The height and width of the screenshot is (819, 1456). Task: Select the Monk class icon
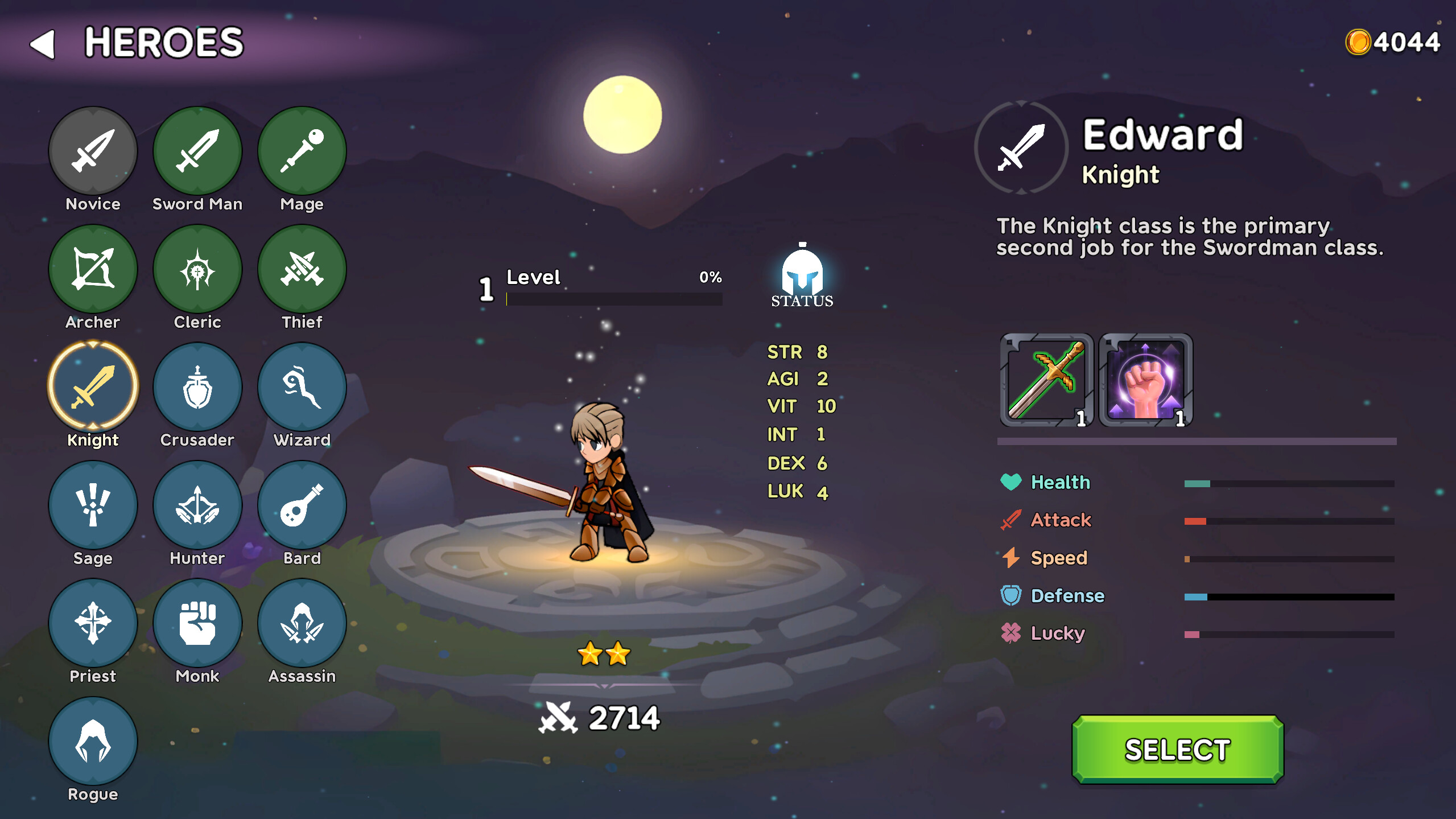pos(197,623)
